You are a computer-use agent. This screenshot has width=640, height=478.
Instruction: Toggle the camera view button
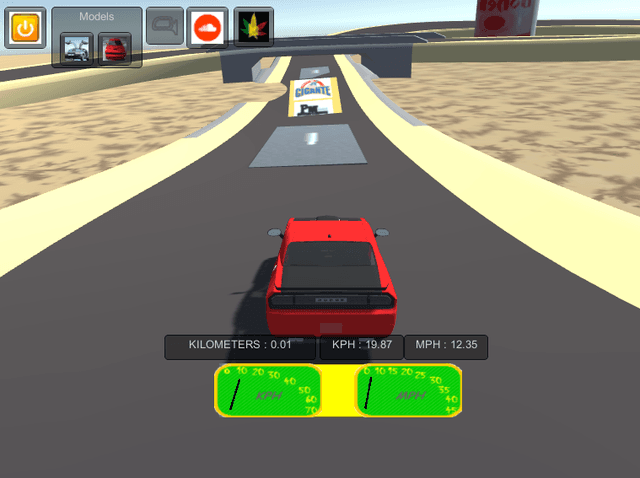coord(164,27)
